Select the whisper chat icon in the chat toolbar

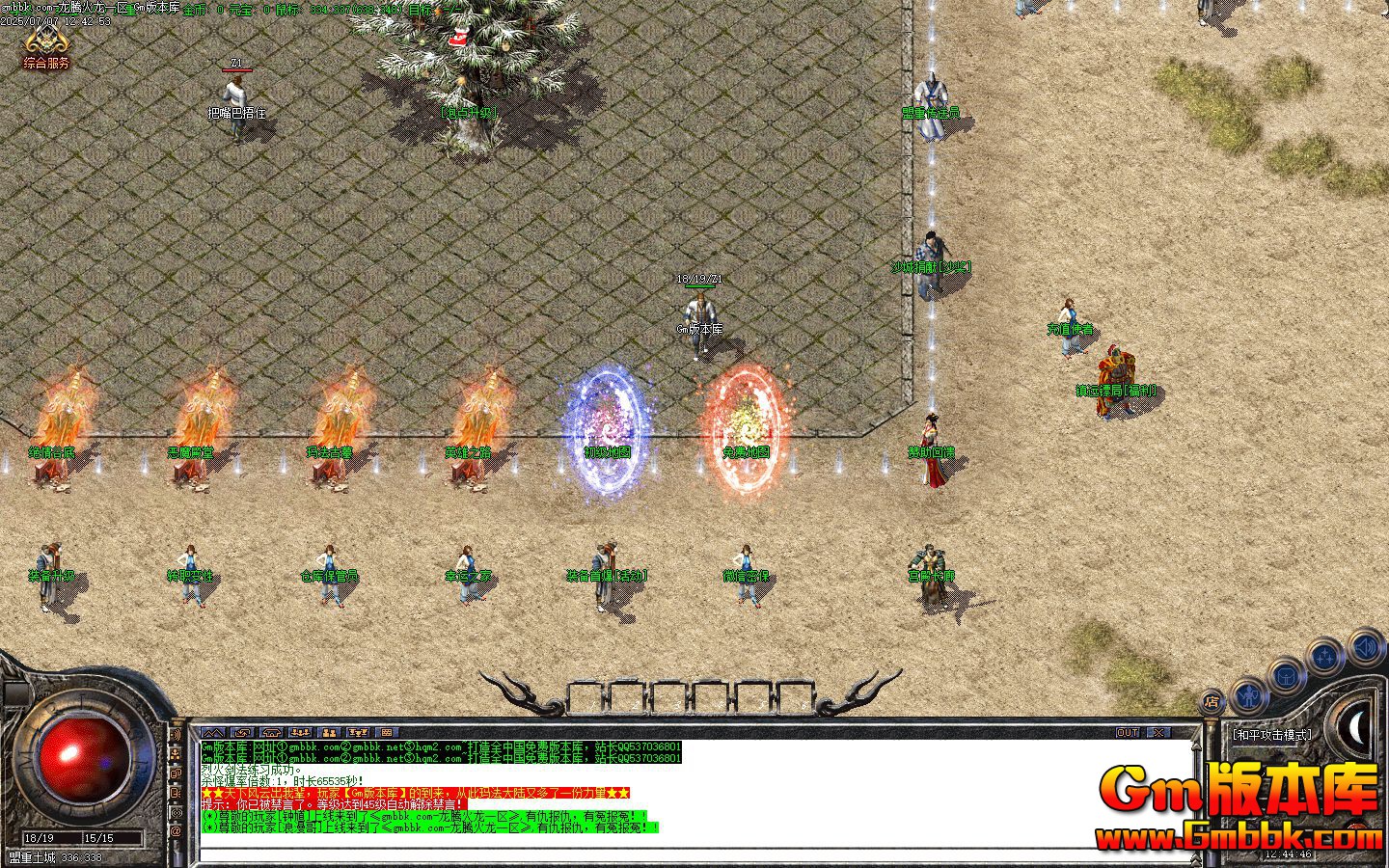coord(243,731)
